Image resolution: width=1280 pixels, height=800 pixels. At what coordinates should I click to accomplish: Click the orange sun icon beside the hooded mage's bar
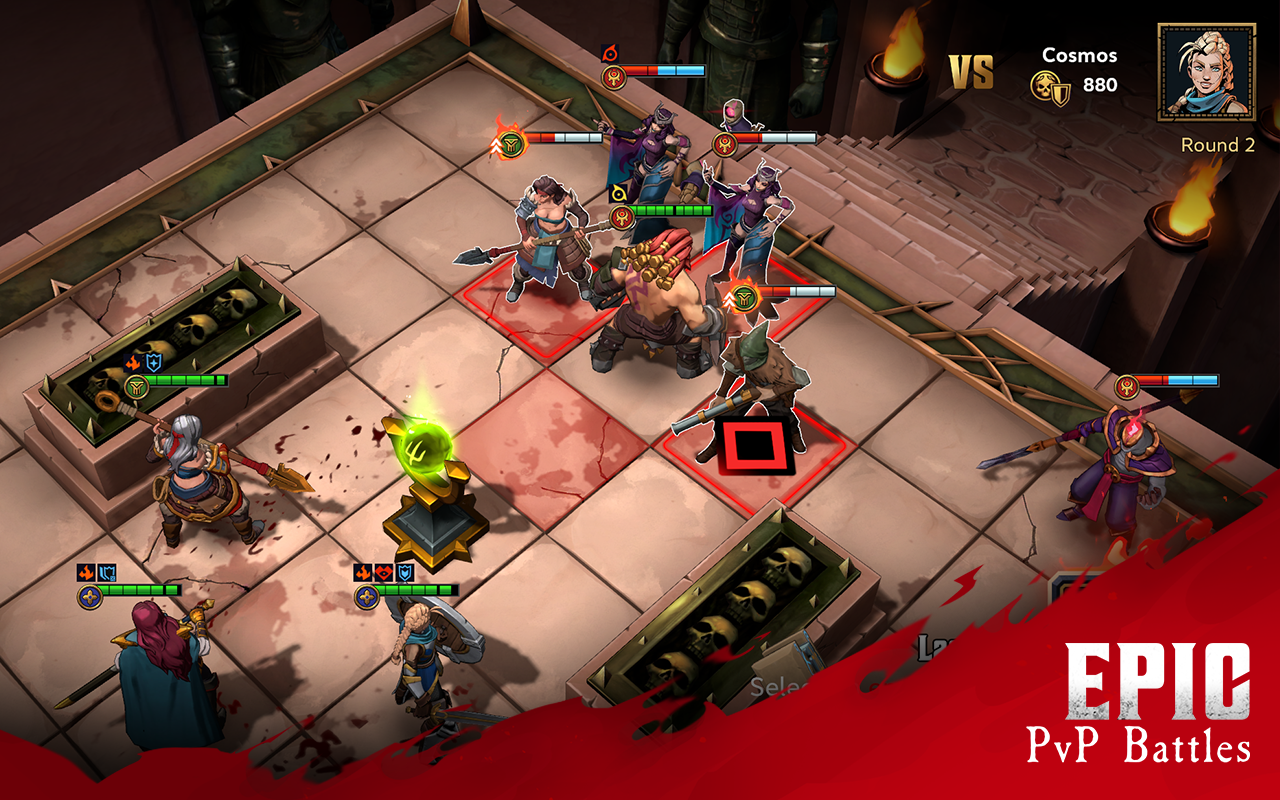click(723, 143)
